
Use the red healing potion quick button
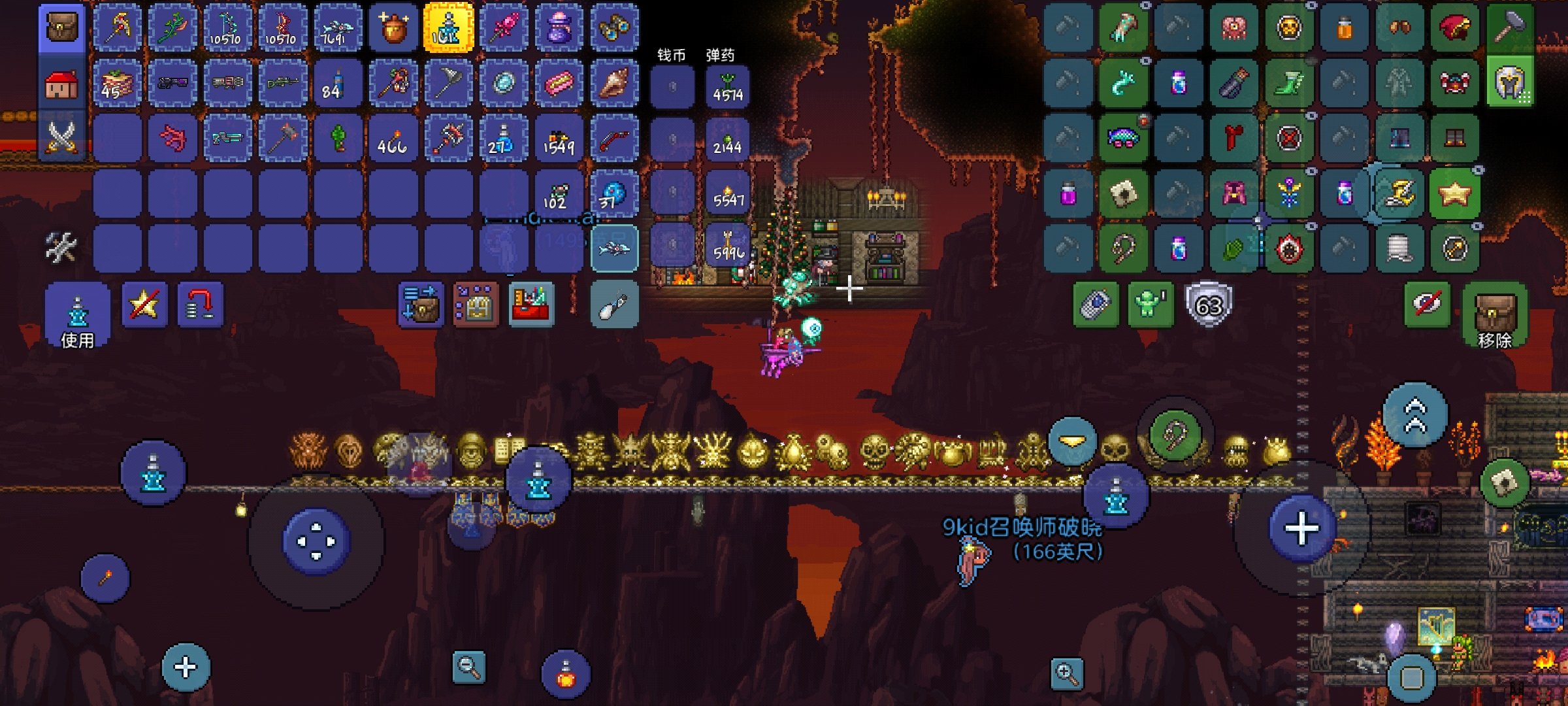tap(566, 674)
